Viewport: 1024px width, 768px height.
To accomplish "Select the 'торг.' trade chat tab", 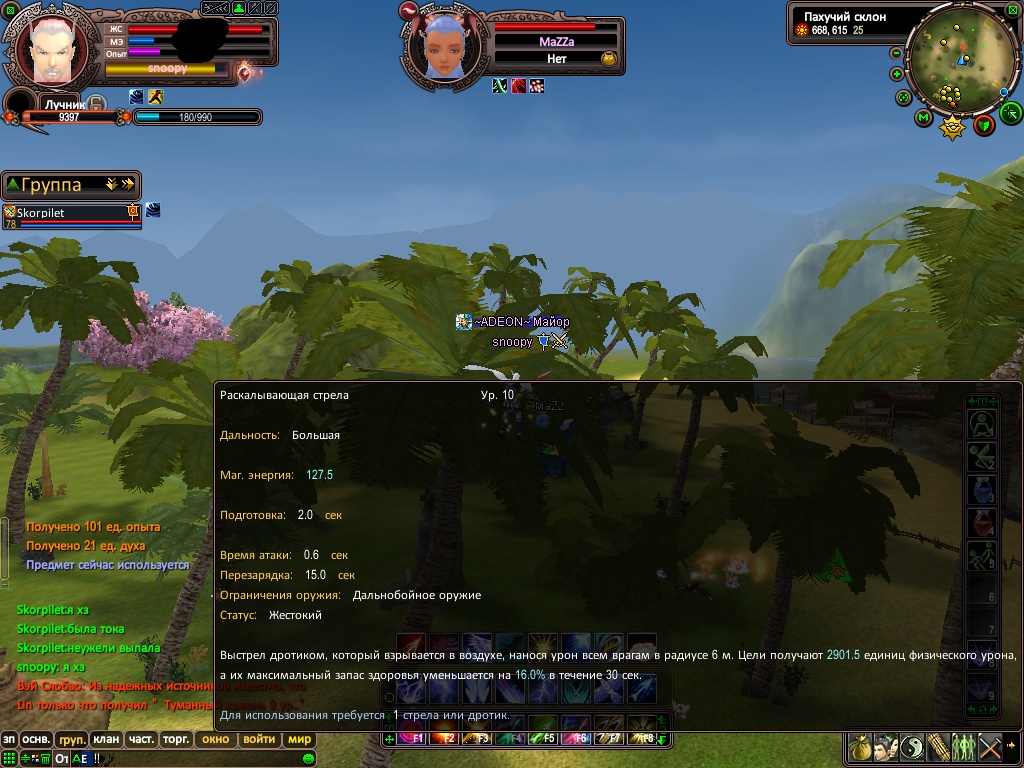I will point(177,740).
